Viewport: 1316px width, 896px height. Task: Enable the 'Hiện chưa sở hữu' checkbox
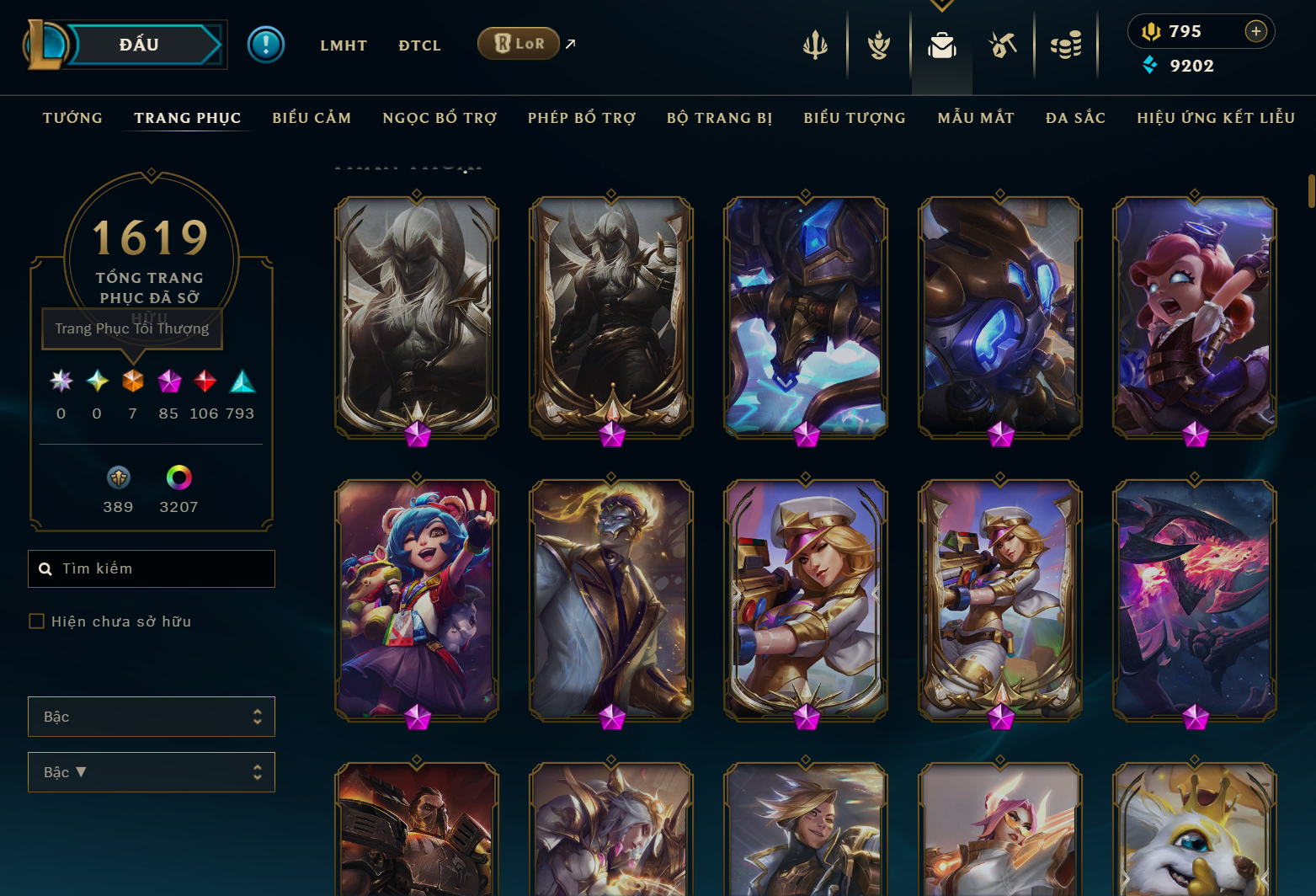37,621
